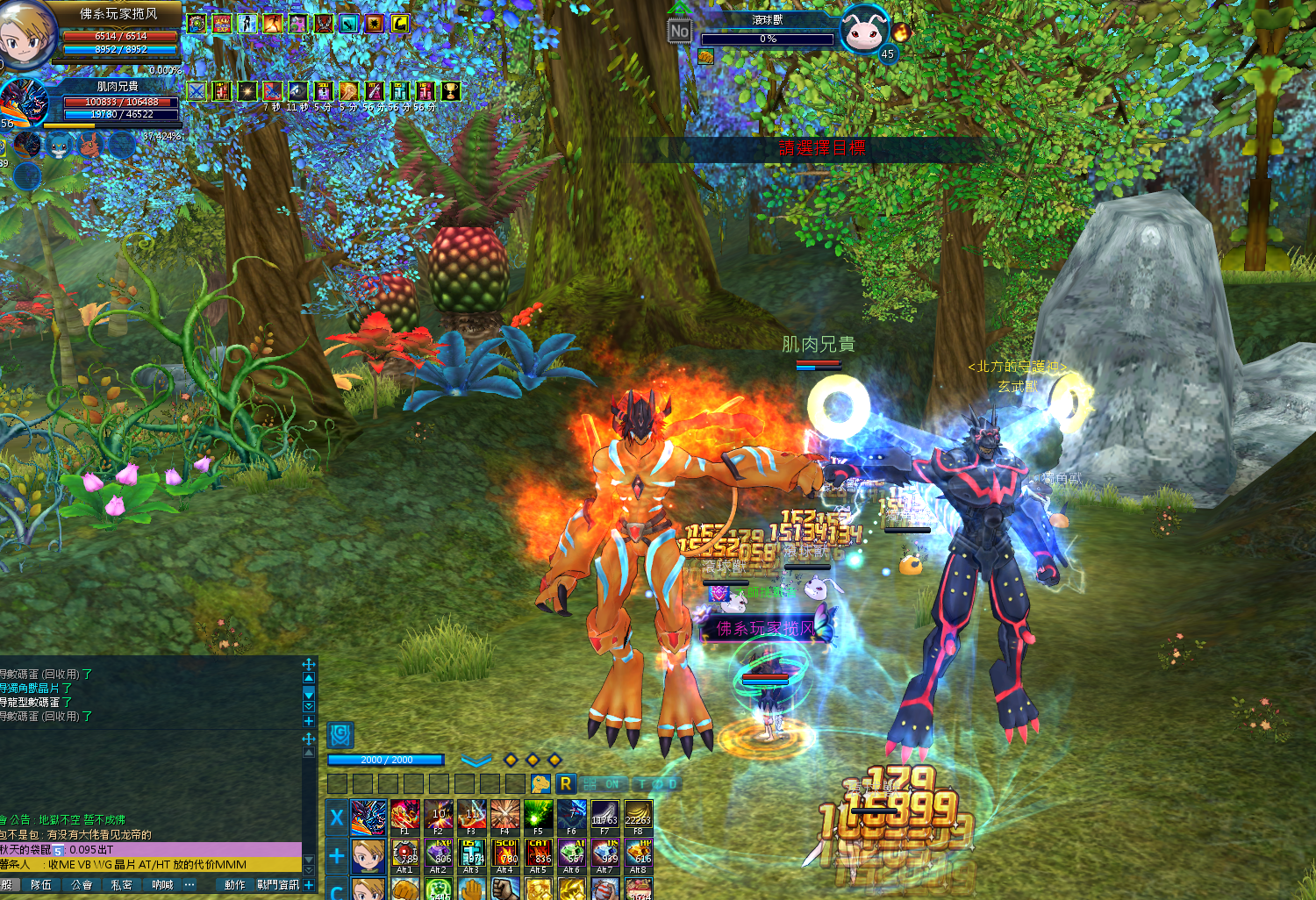Select the blue Veemon partner portrait
This screenshot has height=900, width=1316.
[x=60, y=145]
